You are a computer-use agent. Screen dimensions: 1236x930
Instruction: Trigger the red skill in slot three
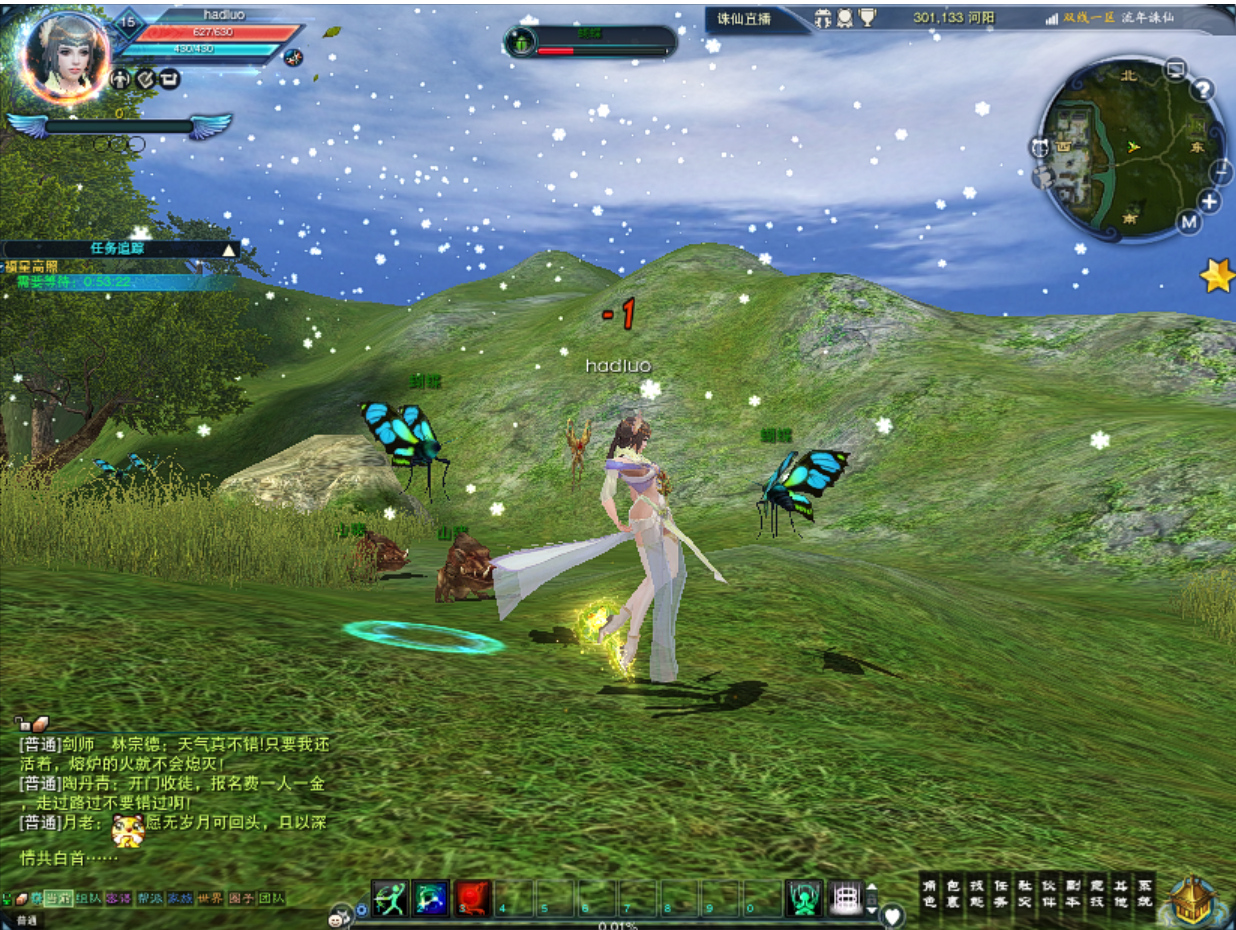tap(473, 898)
